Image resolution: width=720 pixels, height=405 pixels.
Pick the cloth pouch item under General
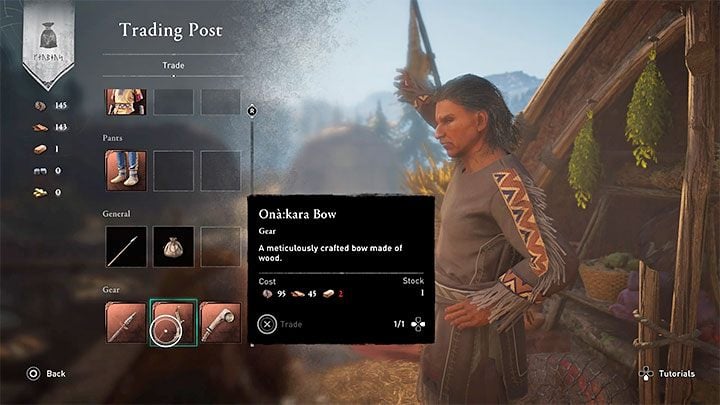click(x=173, y=246)
